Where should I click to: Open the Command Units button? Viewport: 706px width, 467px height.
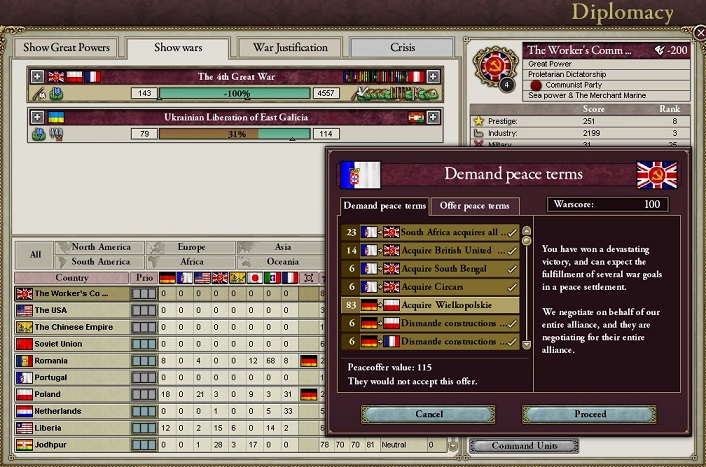coord(522,445)
